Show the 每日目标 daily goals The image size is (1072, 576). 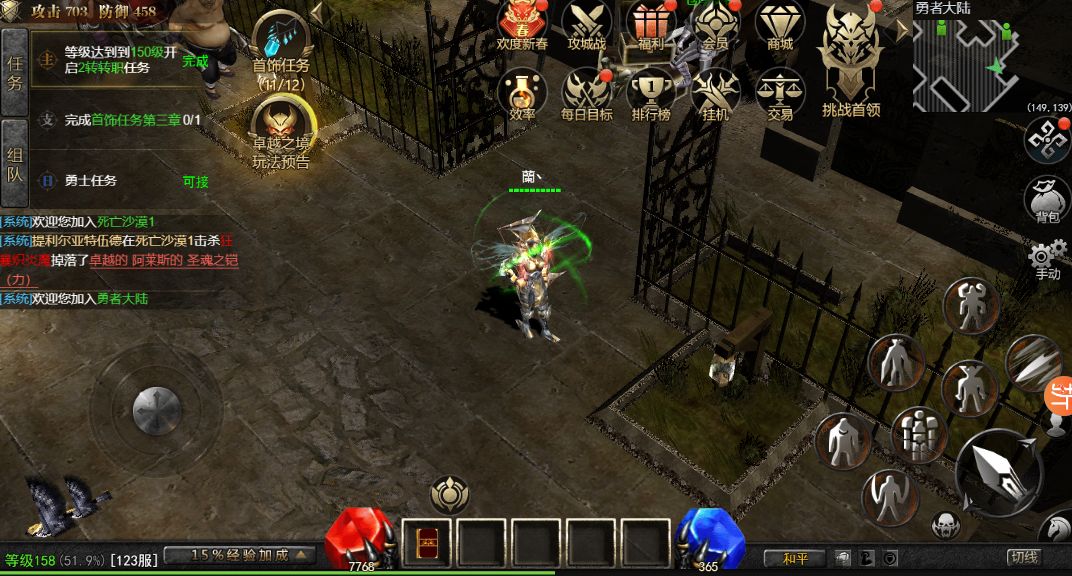point(586,92)
